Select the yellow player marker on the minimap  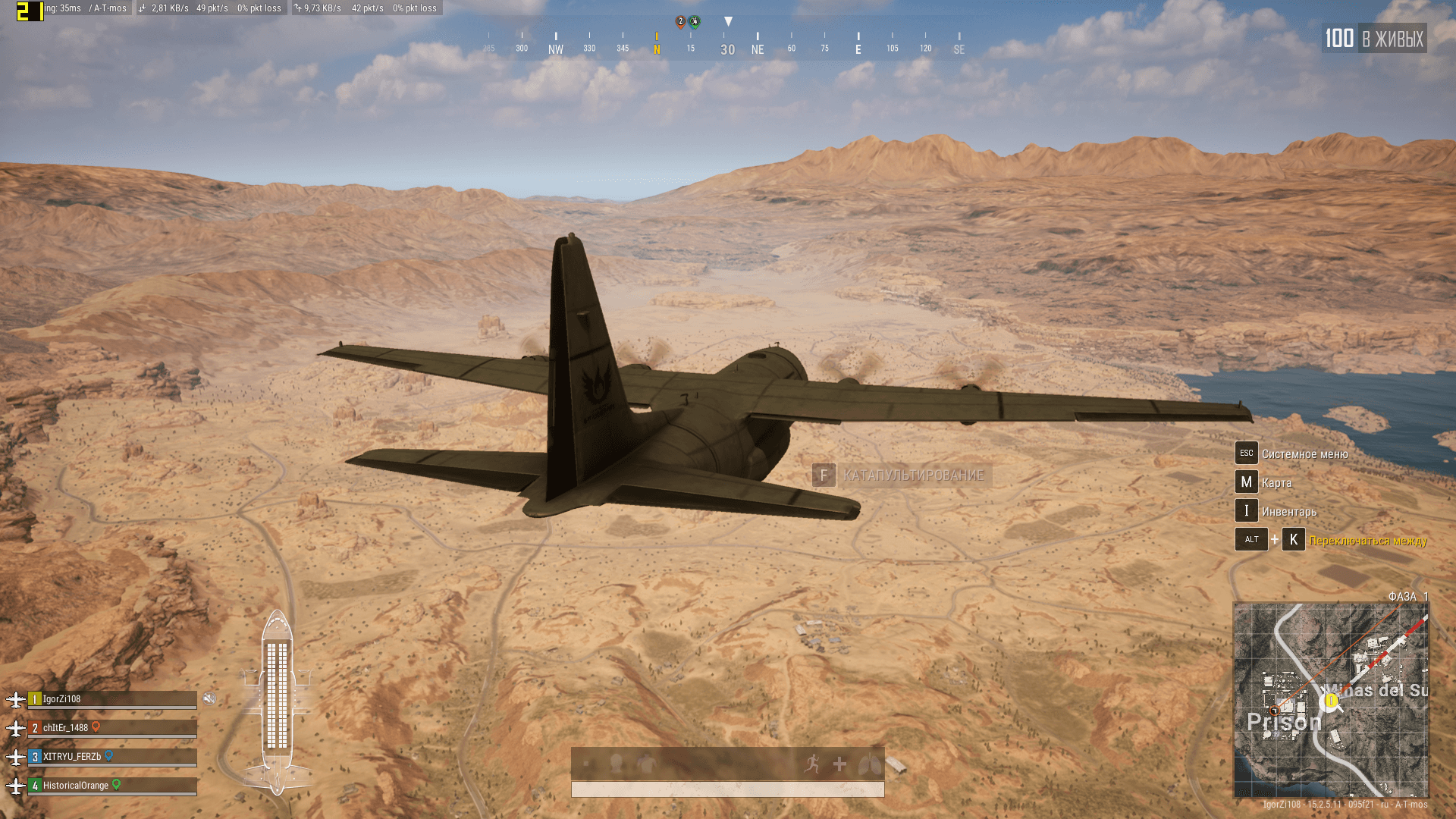[1331, 701]
